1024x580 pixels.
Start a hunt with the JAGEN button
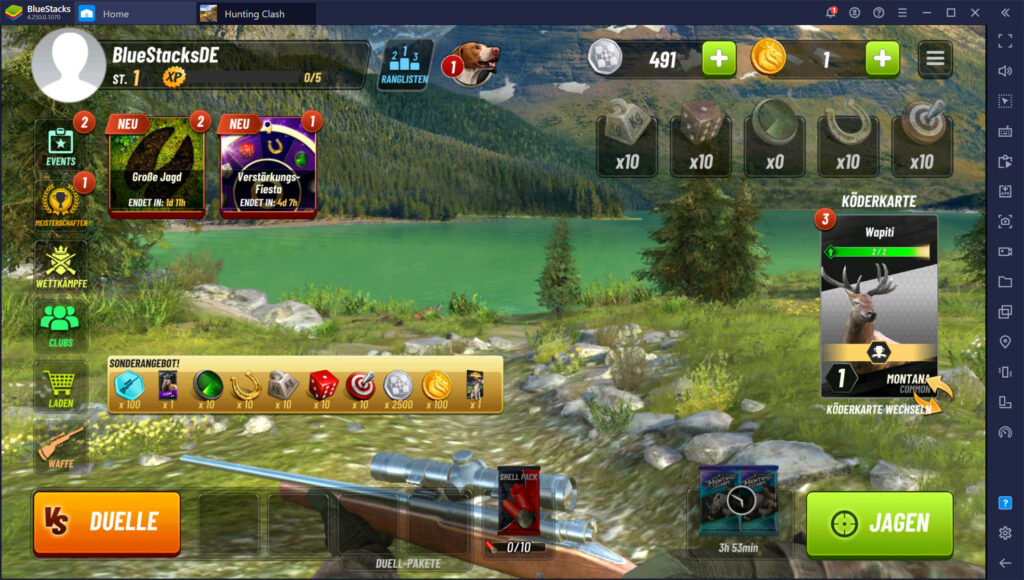tap(879, 523)
